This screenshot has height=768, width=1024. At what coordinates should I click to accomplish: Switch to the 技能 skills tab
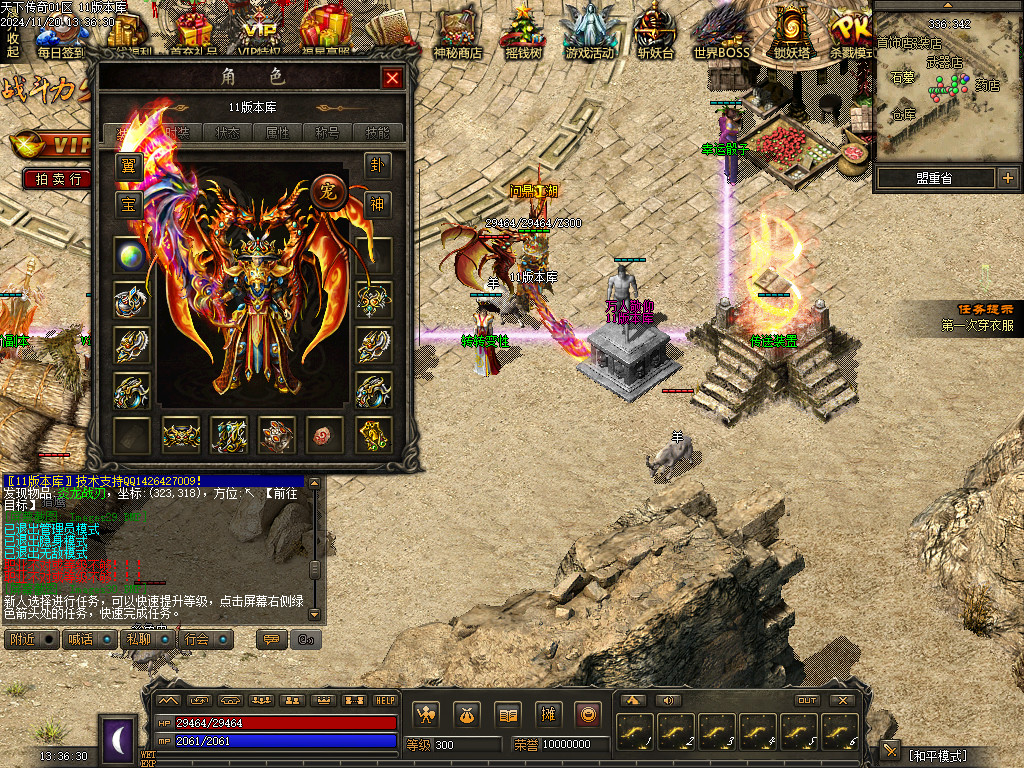pos(379,132)
